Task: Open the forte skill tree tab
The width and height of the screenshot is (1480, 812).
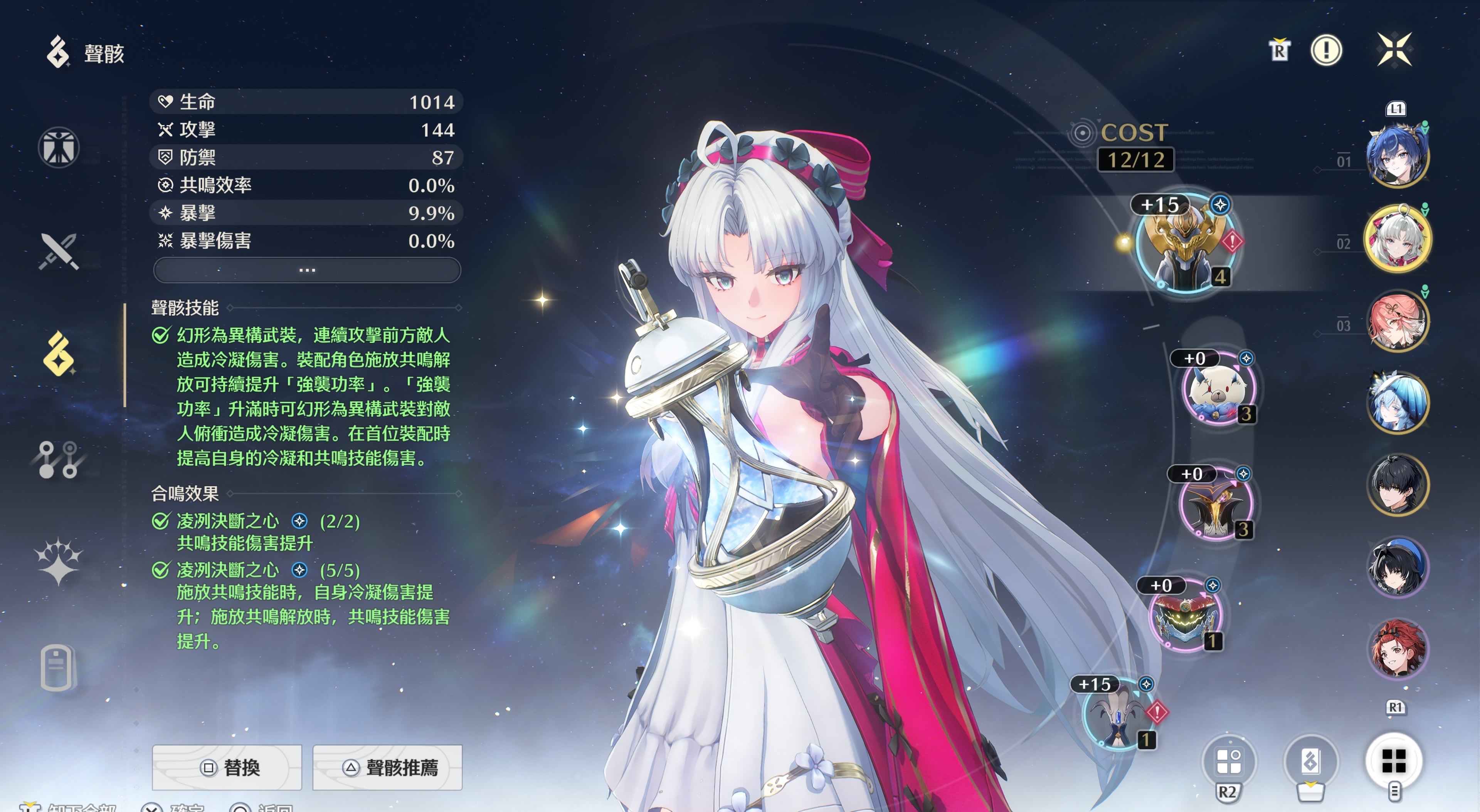Action: [x=59, y=459]
